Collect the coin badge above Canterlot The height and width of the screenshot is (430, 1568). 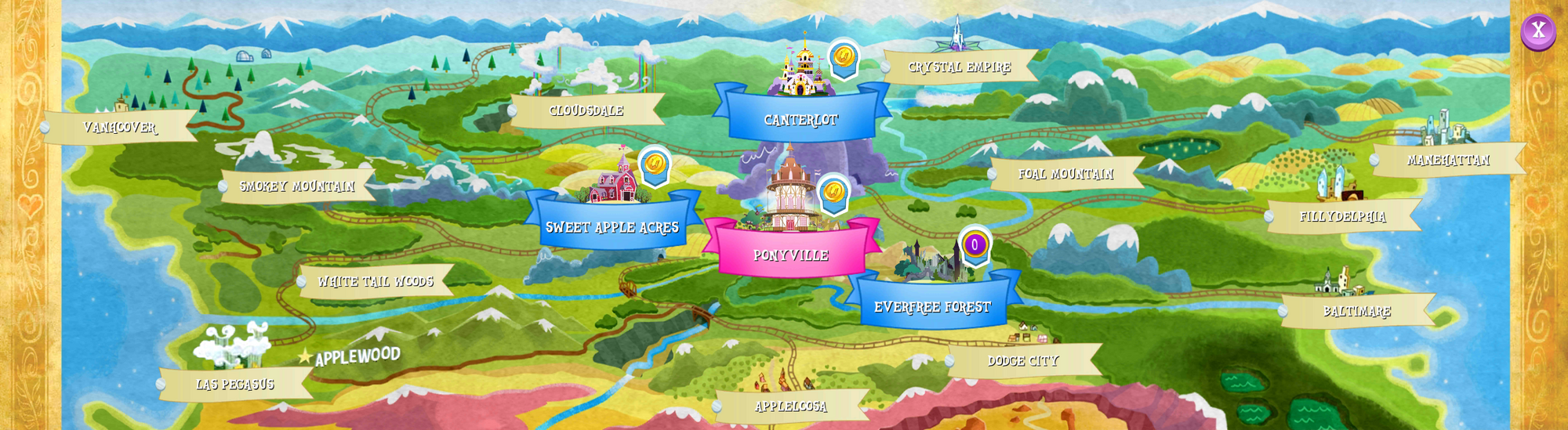(x=844, y=57)
